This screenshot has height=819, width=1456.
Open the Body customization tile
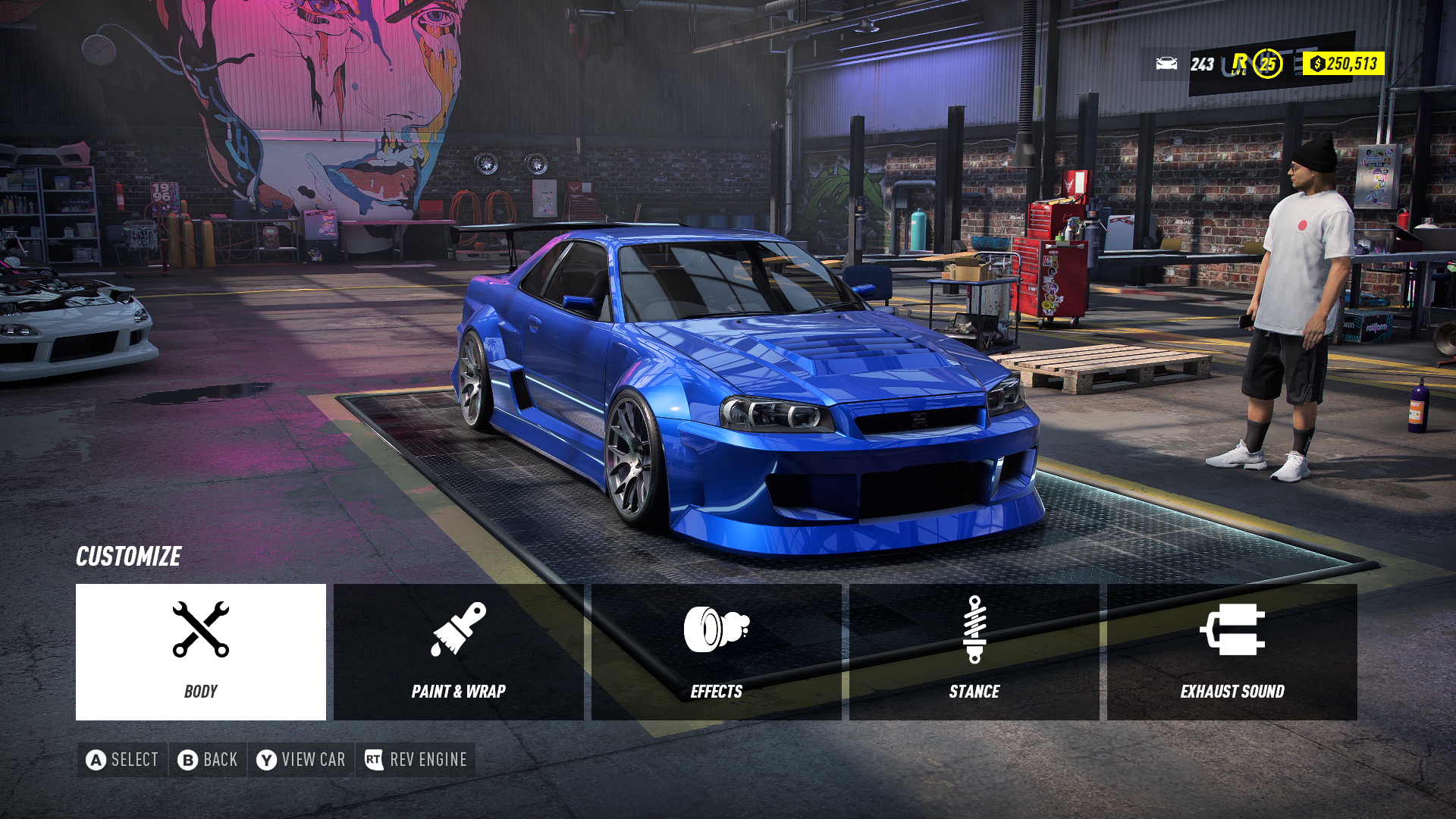click(201, 651)
